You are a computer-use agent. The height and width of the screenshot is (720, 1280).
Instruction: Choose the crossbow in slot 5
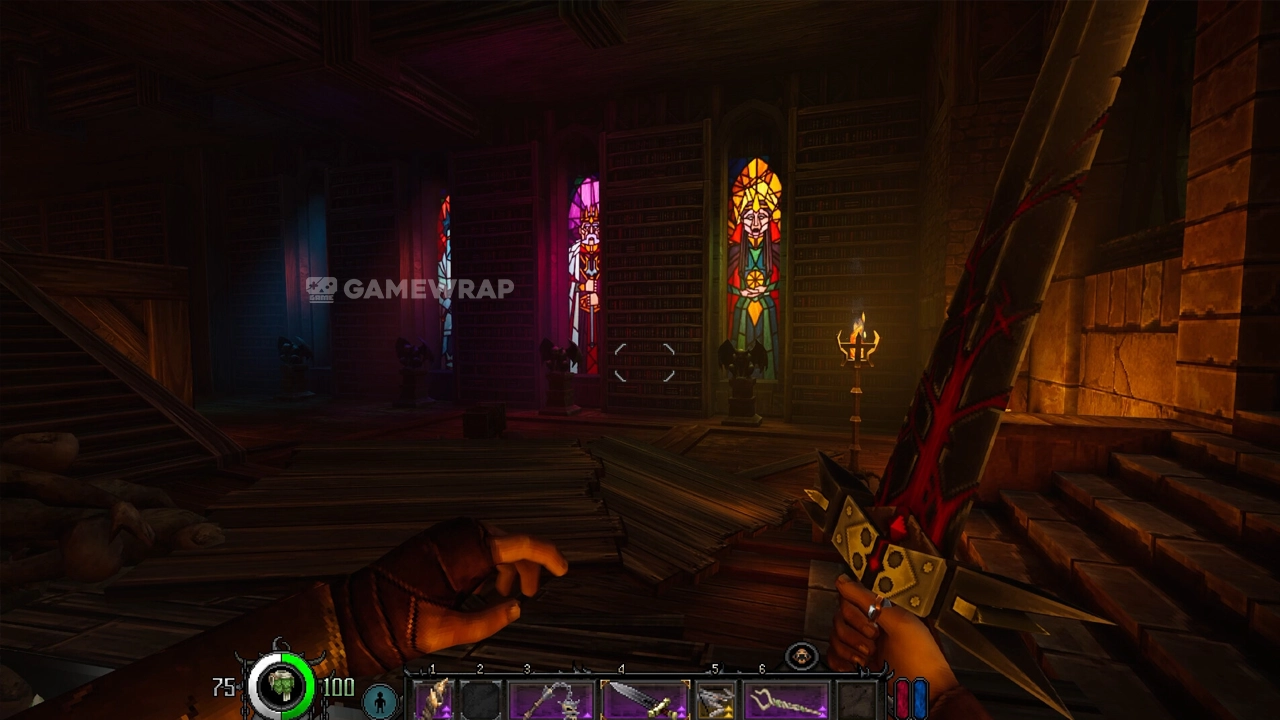point(716,699)
